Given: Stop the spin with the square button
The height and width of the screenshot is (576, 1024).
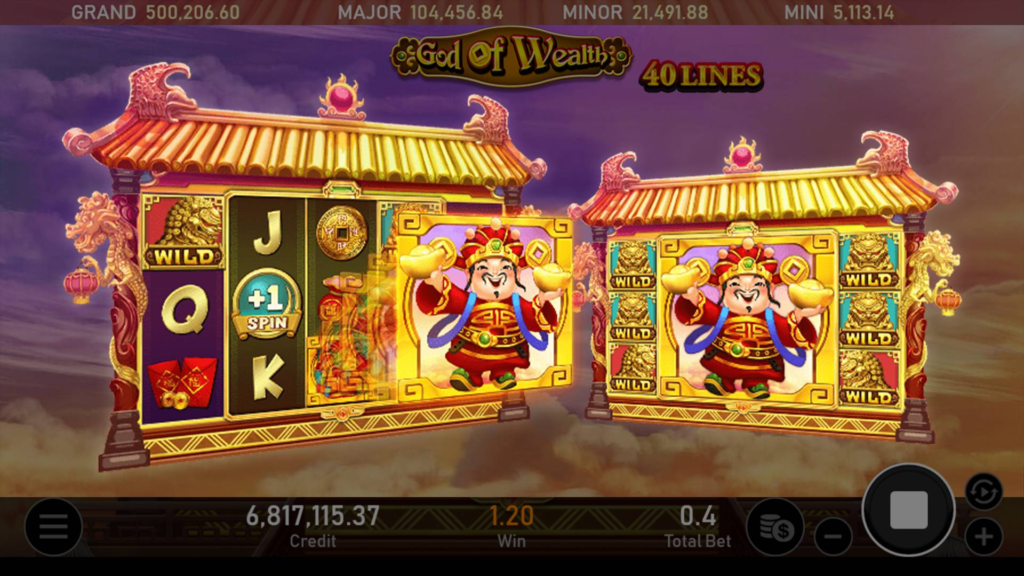Looking at the screenshot, I should click(x=908, y=510).
